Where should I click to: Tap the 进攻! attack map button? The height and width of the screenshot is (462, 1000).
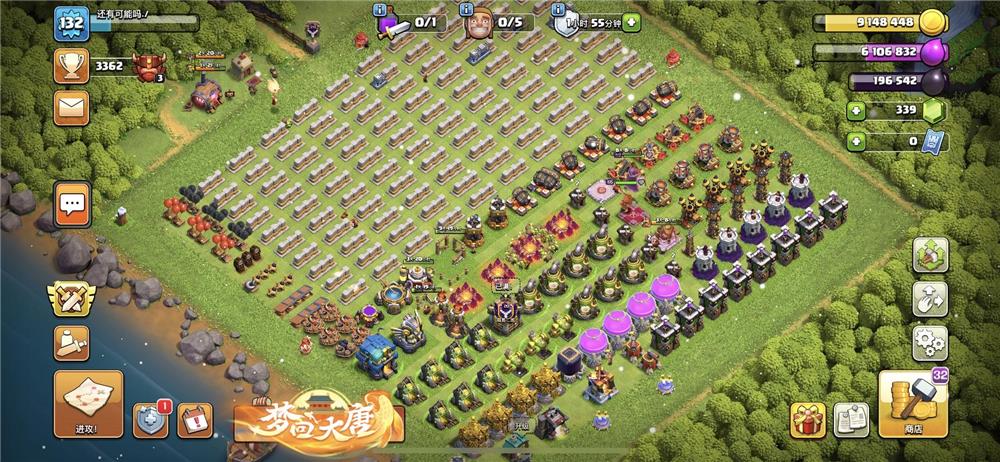point(87,404)
